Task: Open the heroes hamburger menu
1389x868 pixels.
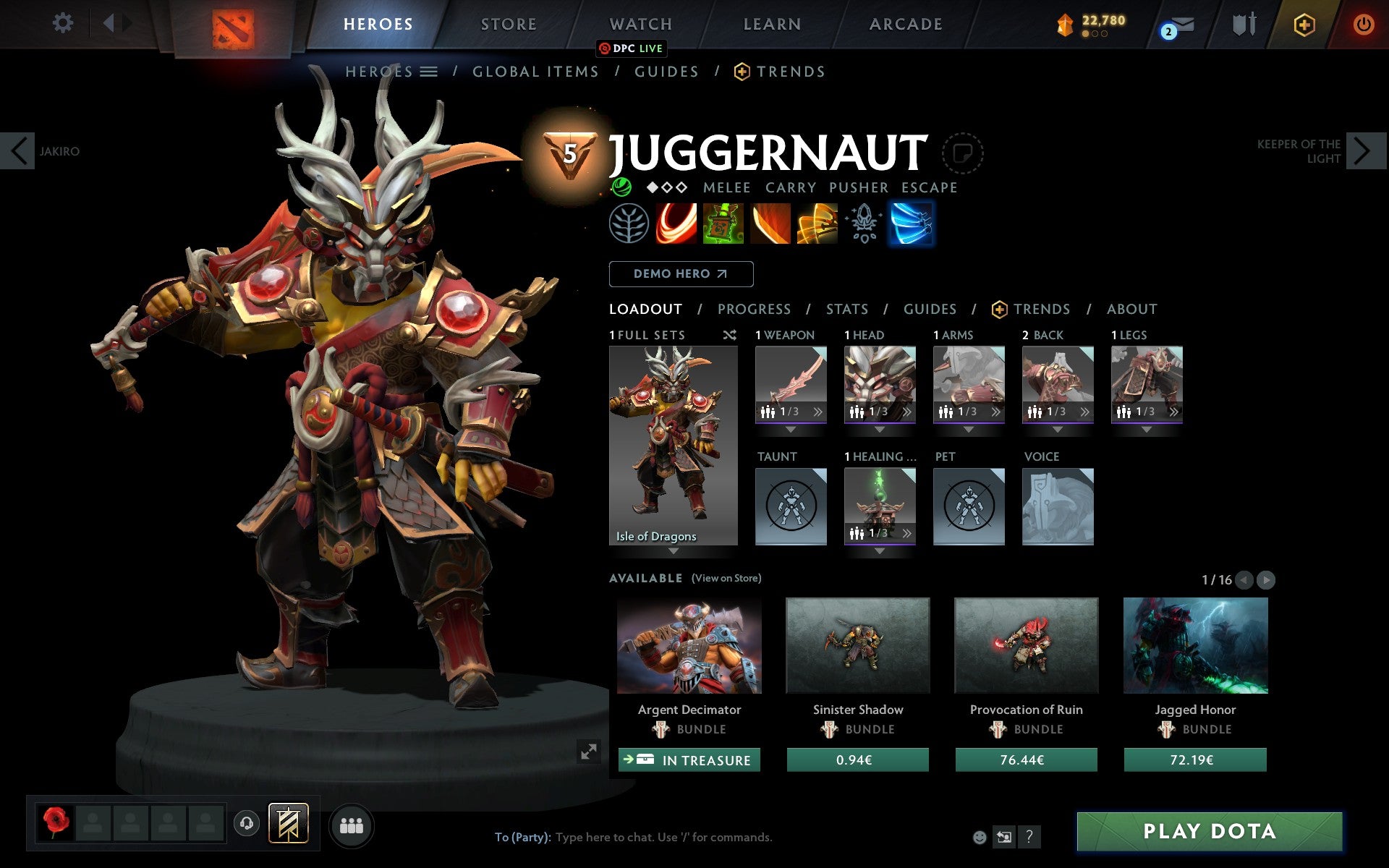Action: tap(429, 72)
